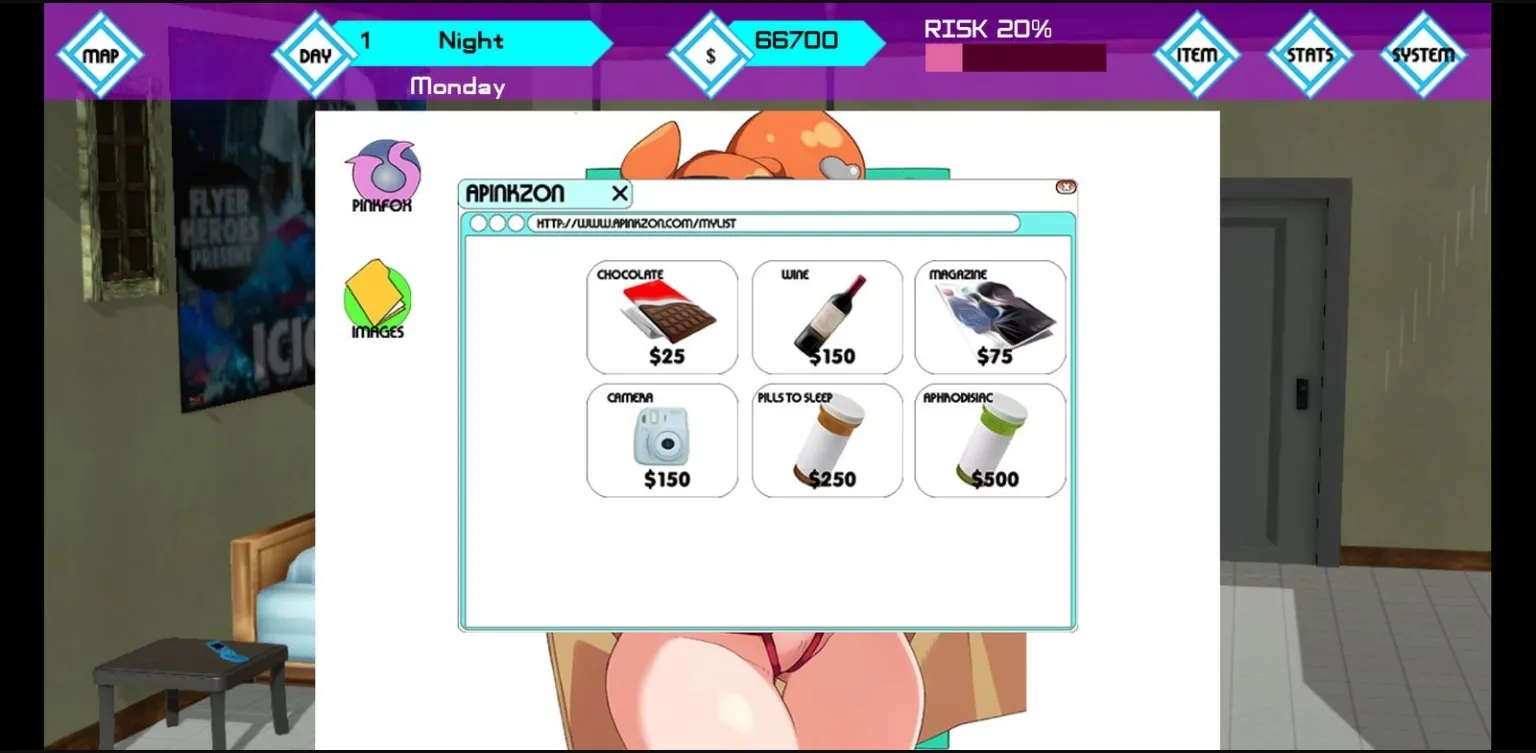The height and width of the screenshot is (753, 1536).
Task: View the STATS screen
Action: pos(1309,55)
